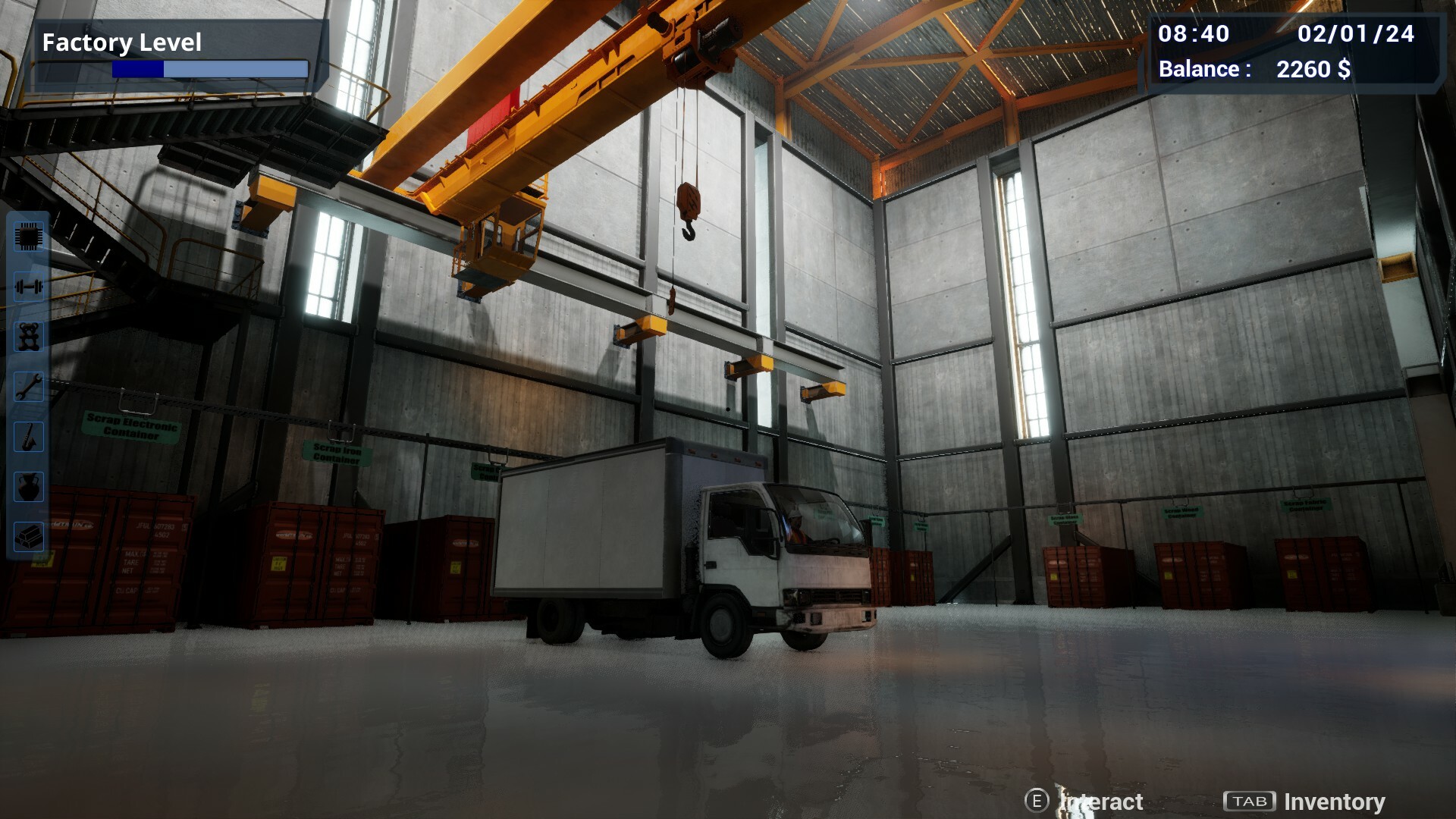Click the amphora vase category icon
Screen dimensions: 1456x819
coord(27,488)
